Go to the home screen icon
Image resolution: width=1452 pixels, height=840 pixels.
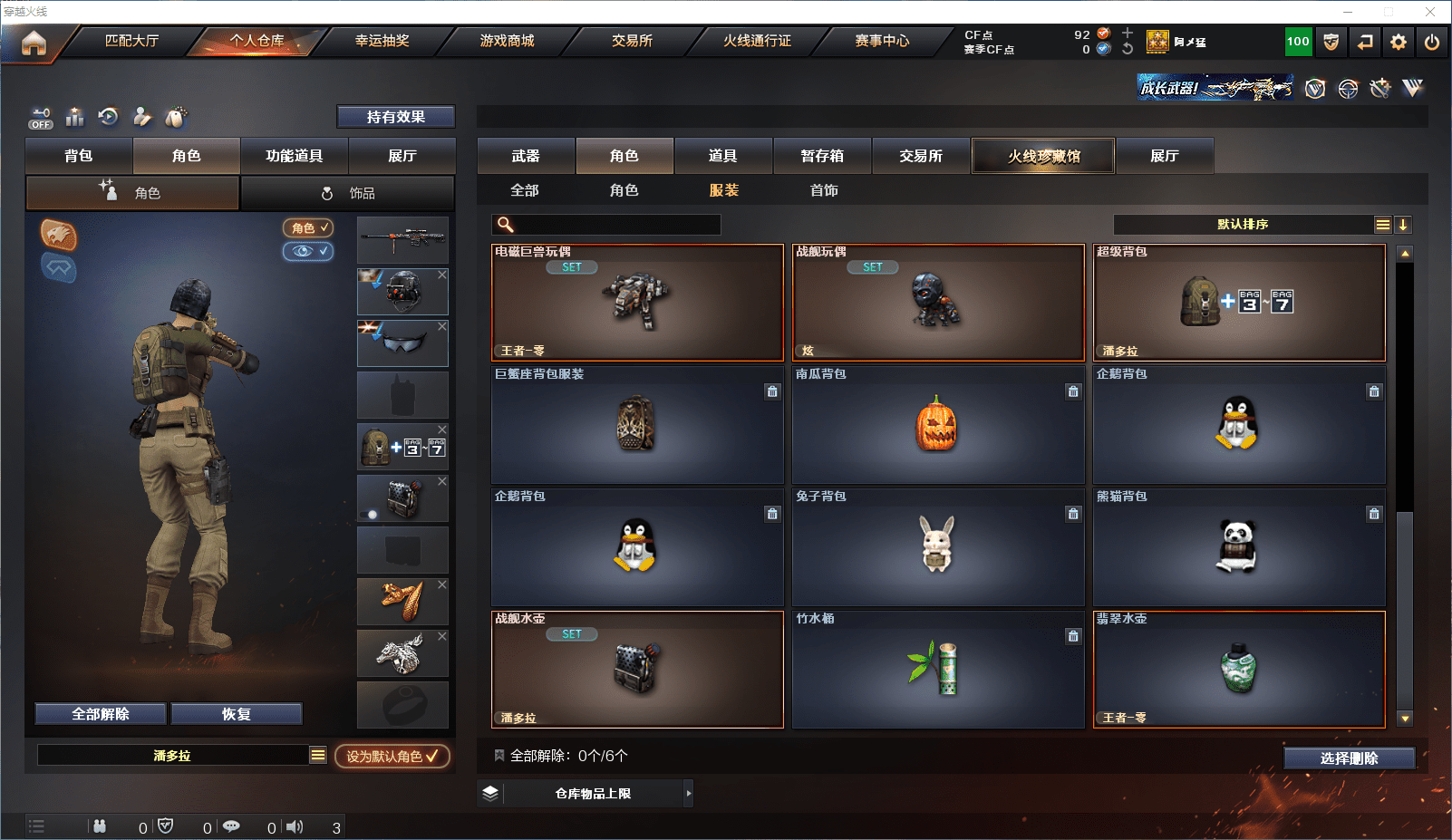point(34,43)
